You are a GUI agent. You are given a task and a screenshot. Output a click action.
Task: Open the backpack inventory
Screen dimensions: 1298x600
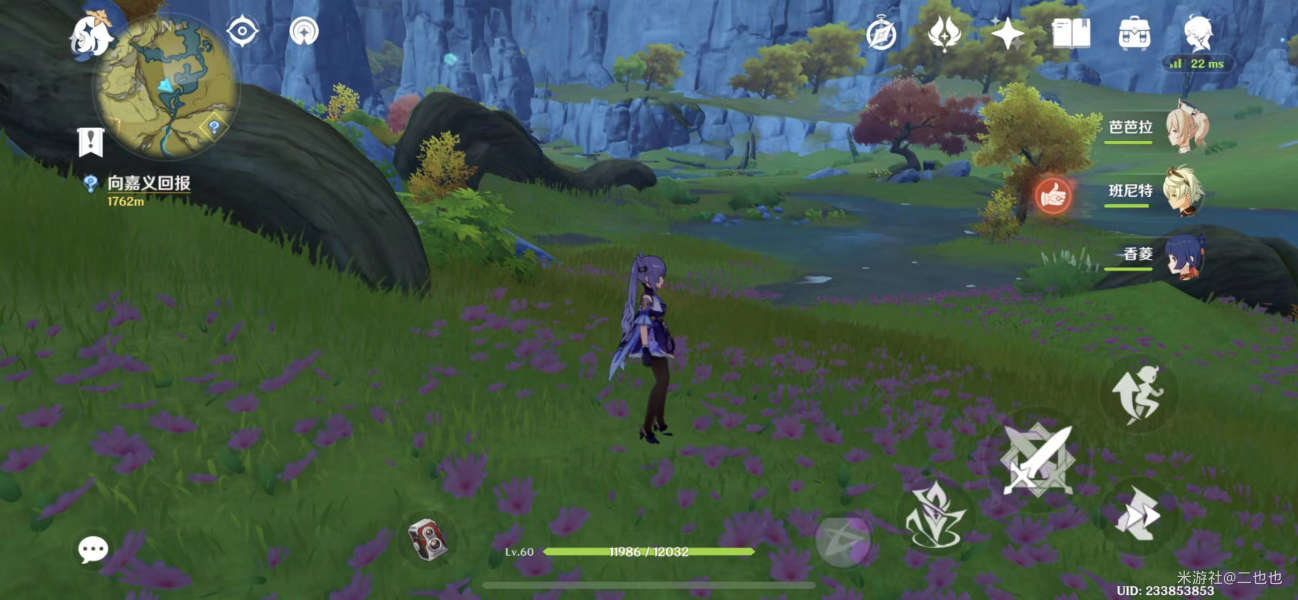click(x=1134, y=34)
